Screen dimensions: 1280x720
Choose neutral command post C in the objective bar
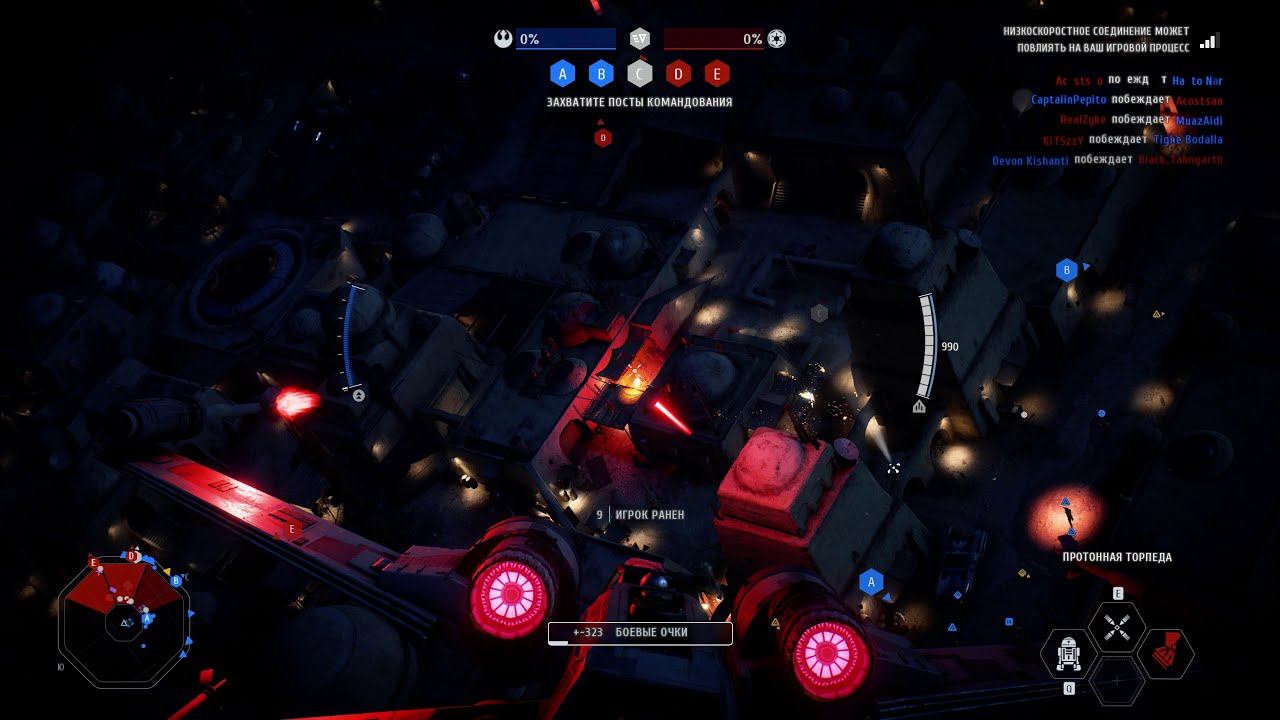pyautogui.click(x=640, y=73)
